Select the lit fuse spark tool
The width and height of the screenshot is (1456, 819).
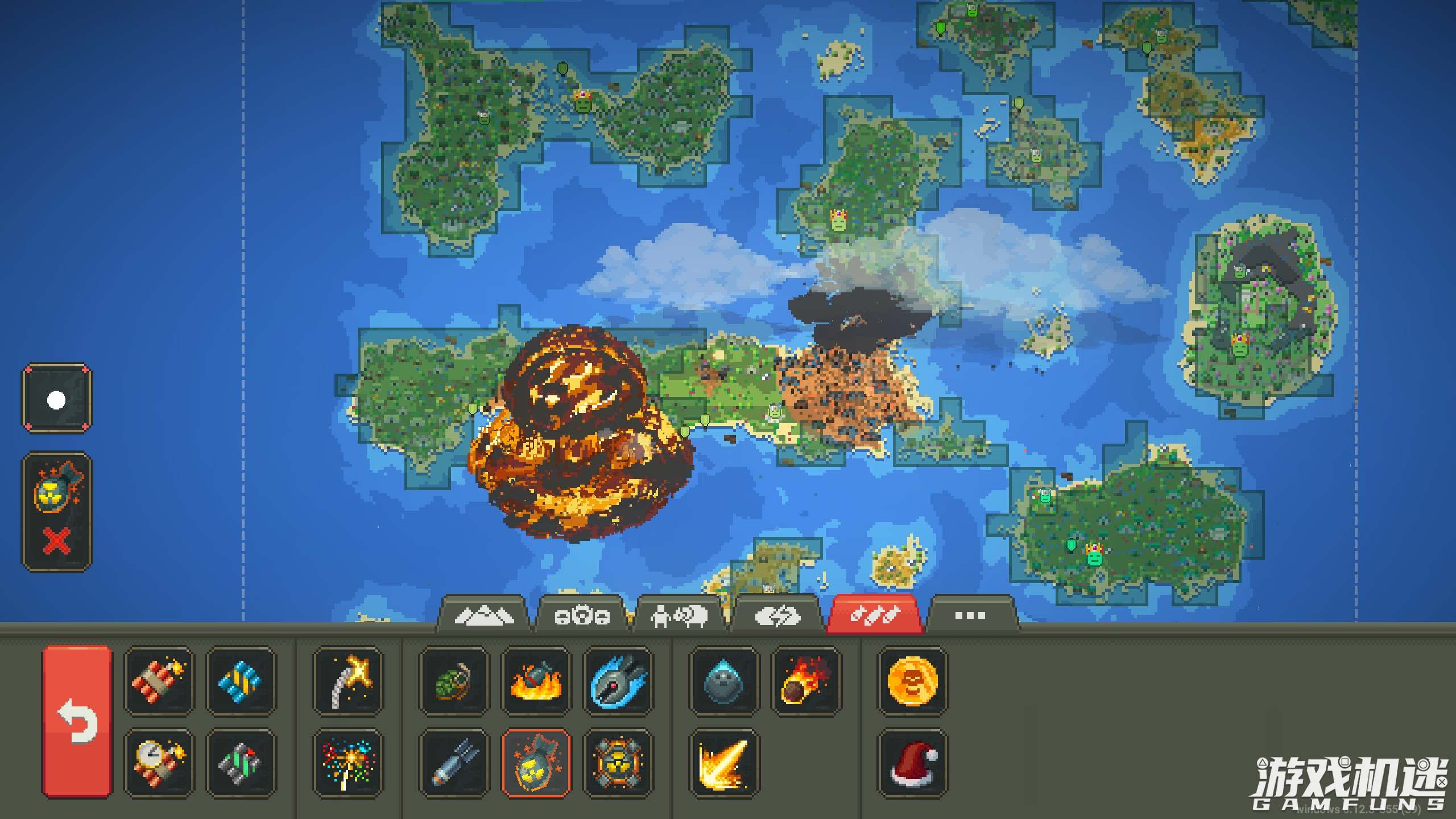[348, 680]
